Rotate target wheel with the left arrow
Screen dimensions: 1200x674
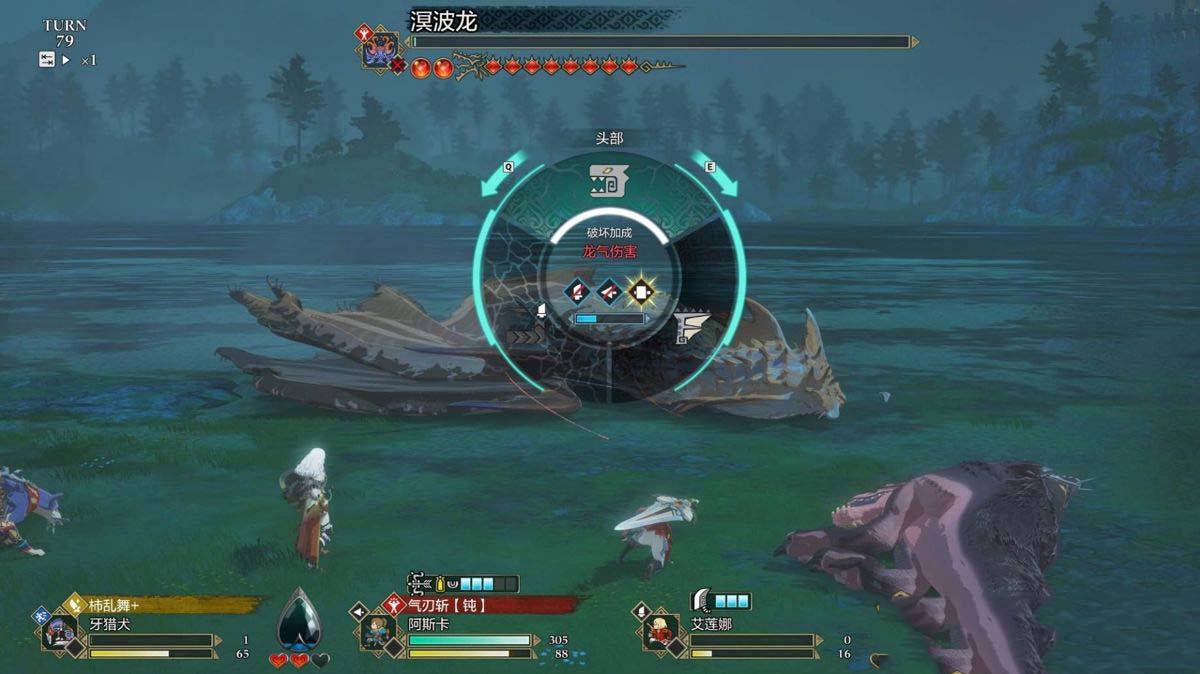(496, 179)
